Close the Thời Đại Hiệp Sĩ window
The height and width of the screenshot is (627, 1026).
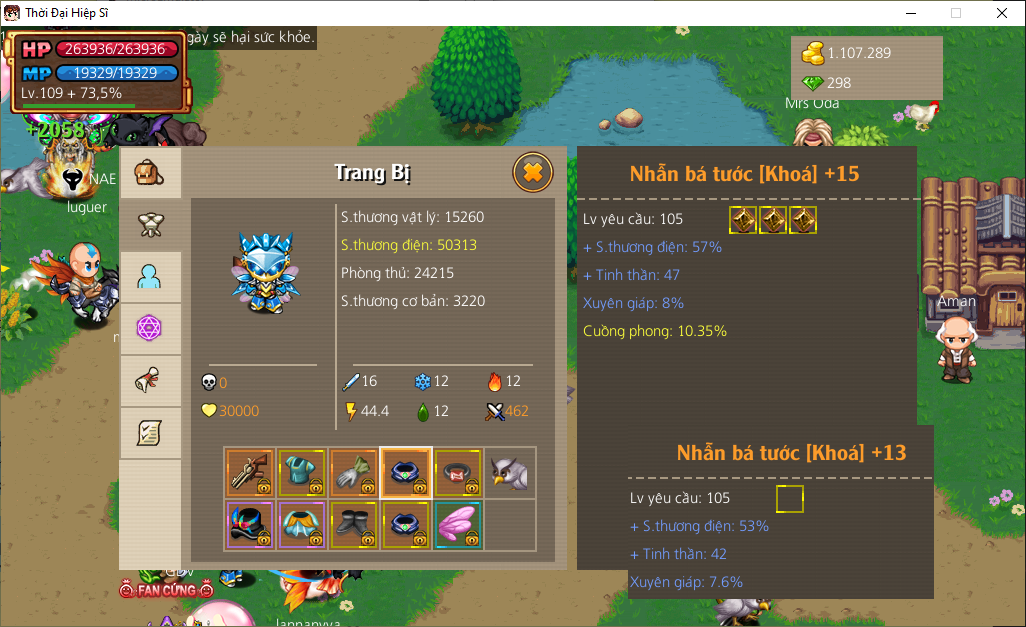(1002, 13)
